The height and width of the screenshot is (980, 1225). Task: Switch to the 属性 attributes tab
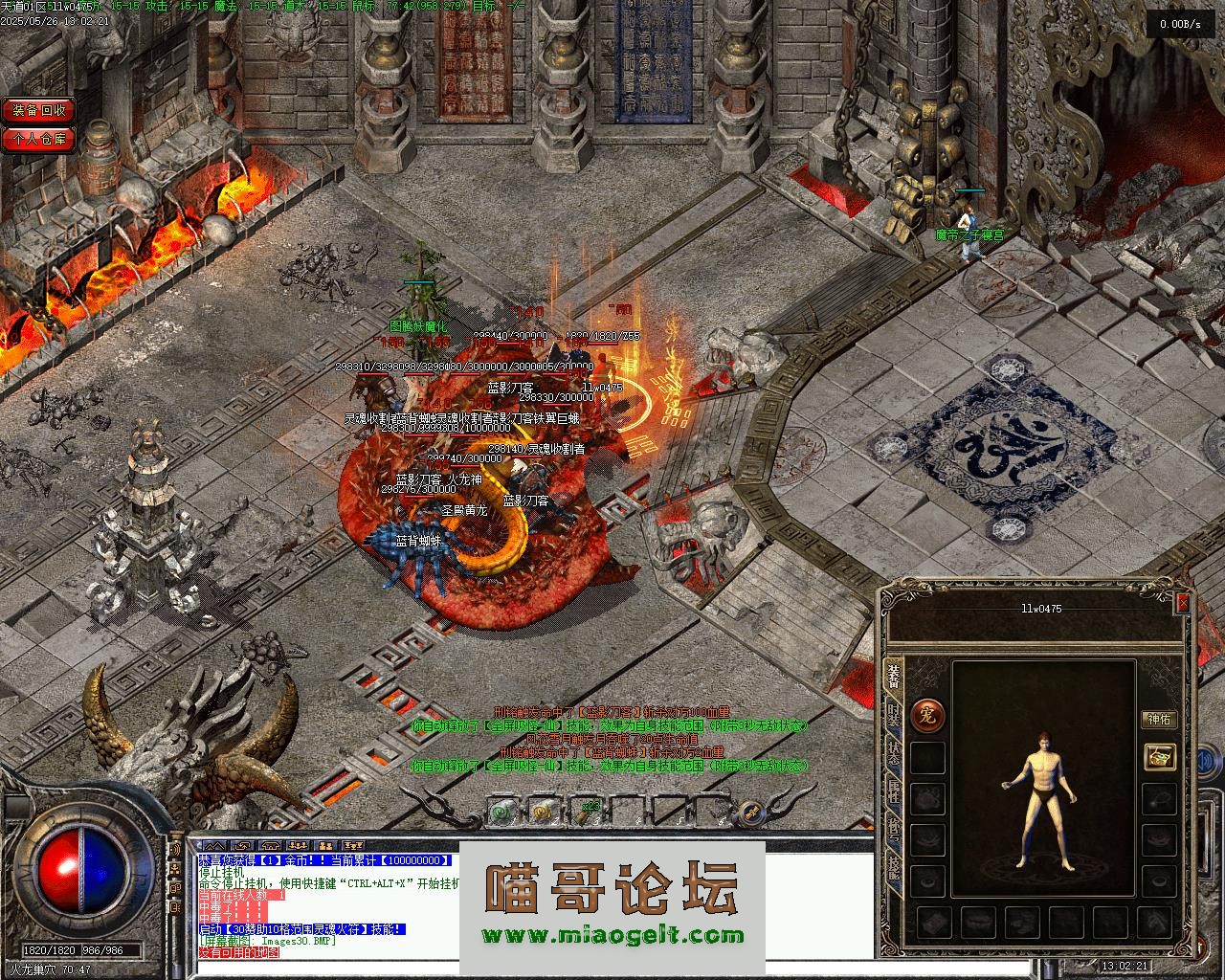point(893,791)
